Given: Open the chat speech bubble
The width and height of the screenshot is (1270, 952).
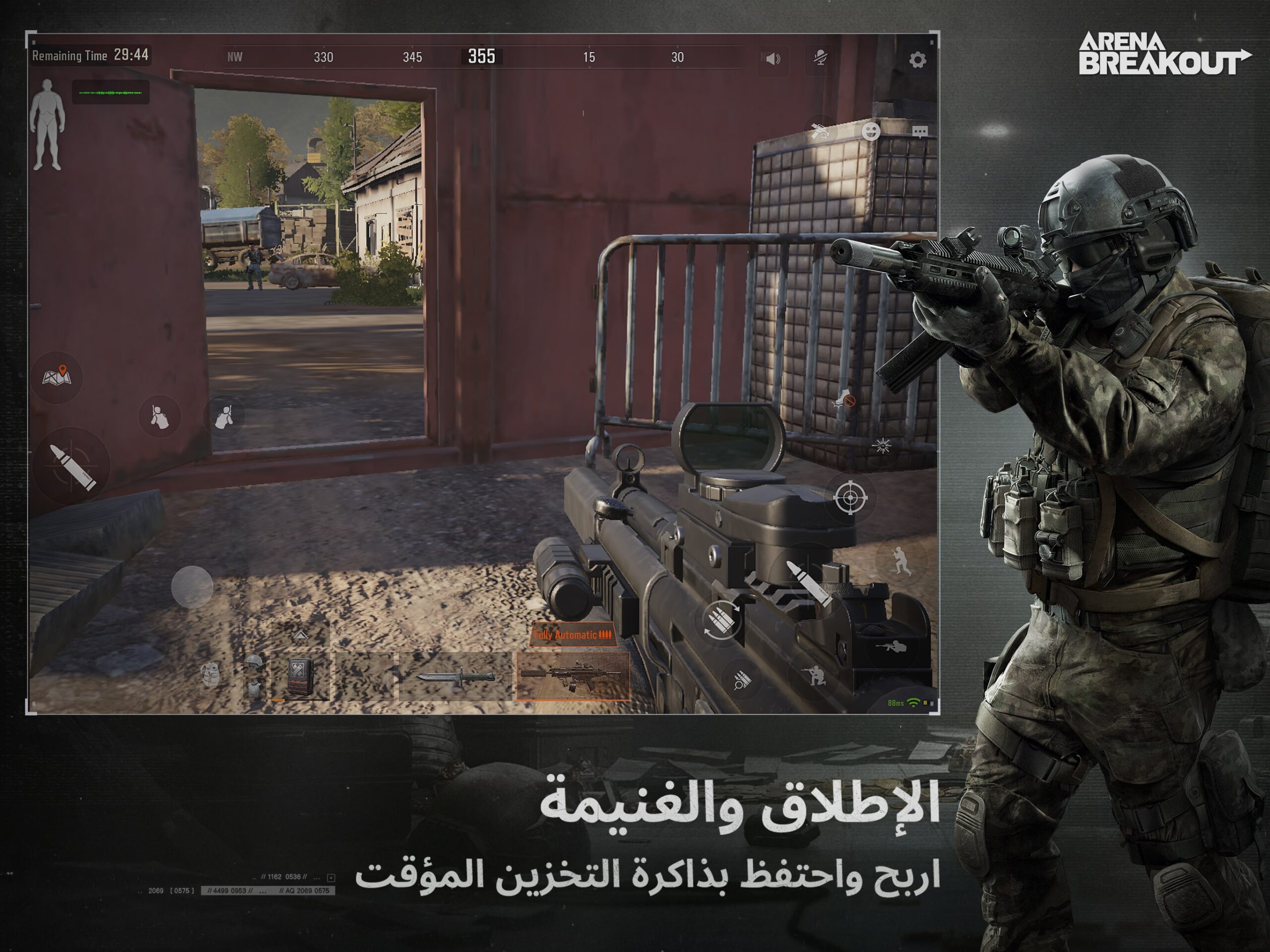Looking at the screenshot, I should [920, 132].
